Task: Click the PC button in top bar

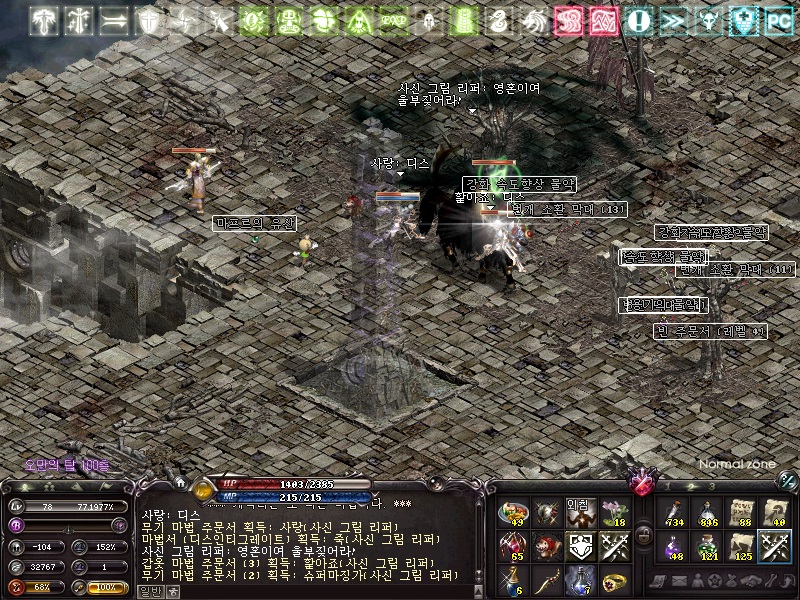Action: [778, 20]
